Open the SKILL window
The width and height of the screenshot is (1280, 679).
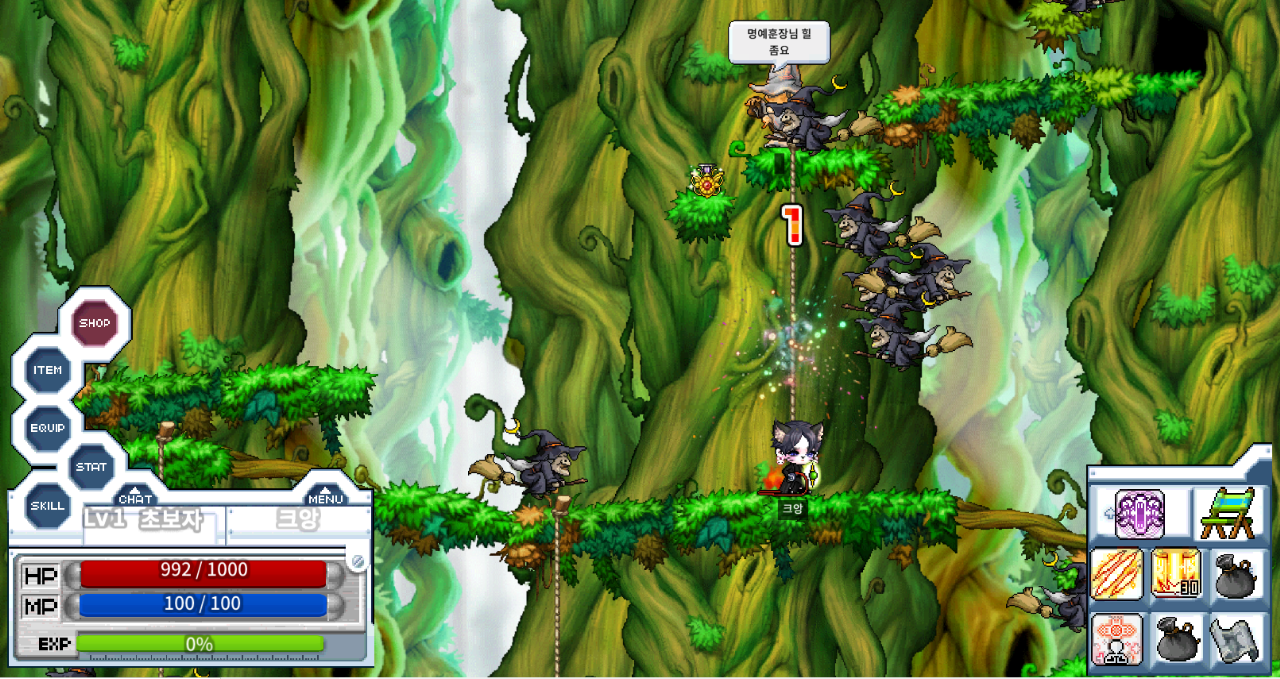pyautogui.click(x=47, y=505)
